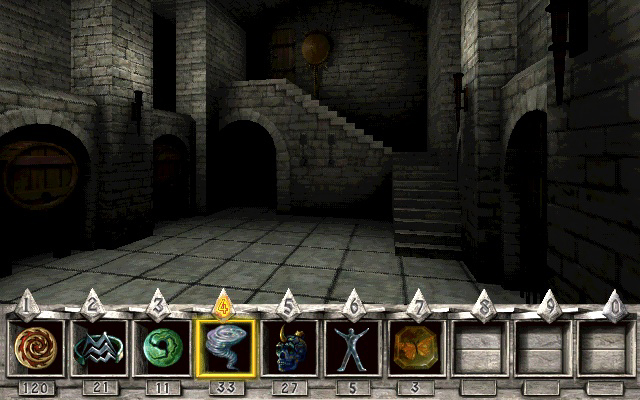Choose the silver zigzag band spell icon
Viewport: 640px width, 400px height.
pos(97,347)
